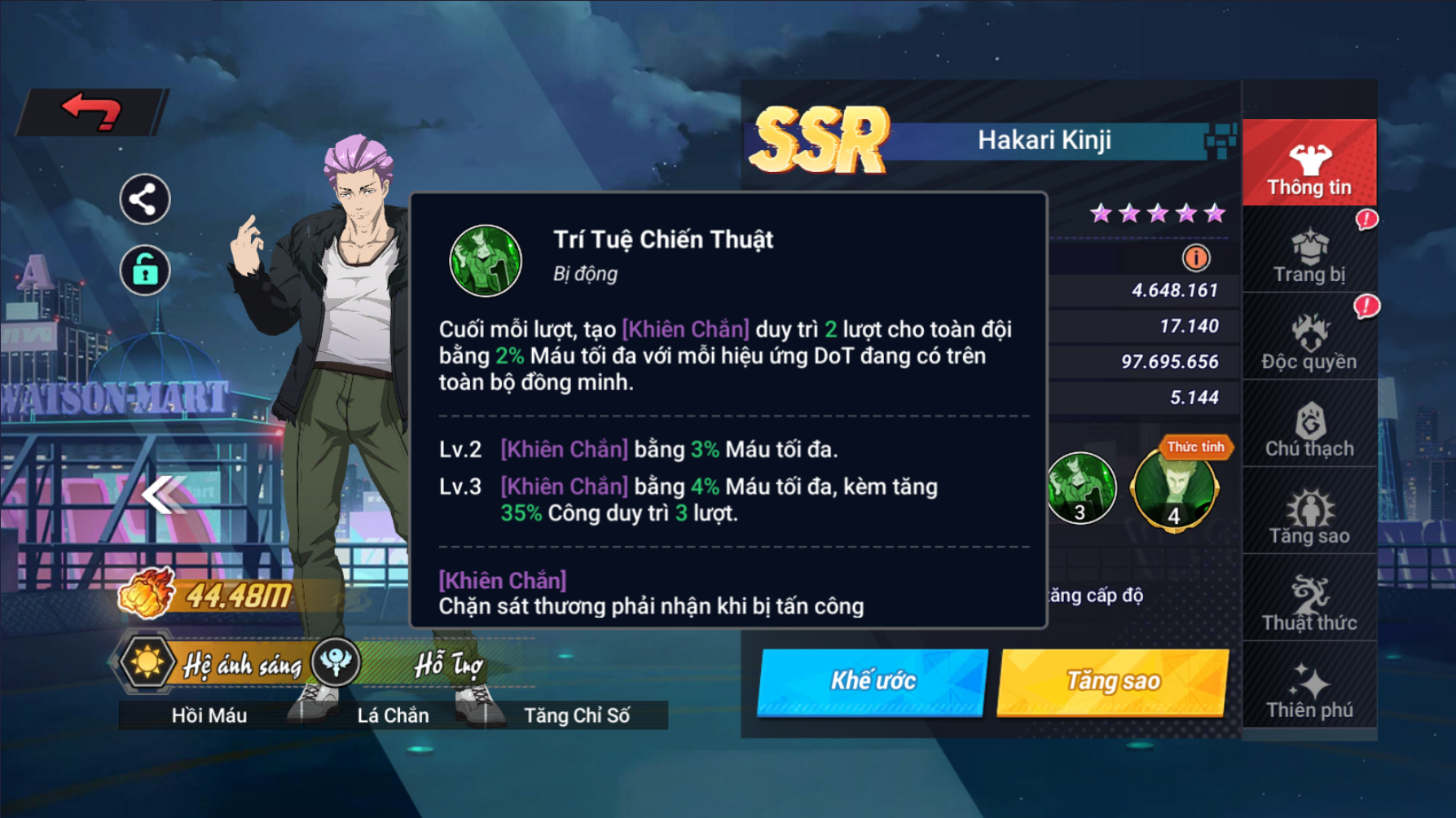Tap the share icon

click(x=145, y=200)
